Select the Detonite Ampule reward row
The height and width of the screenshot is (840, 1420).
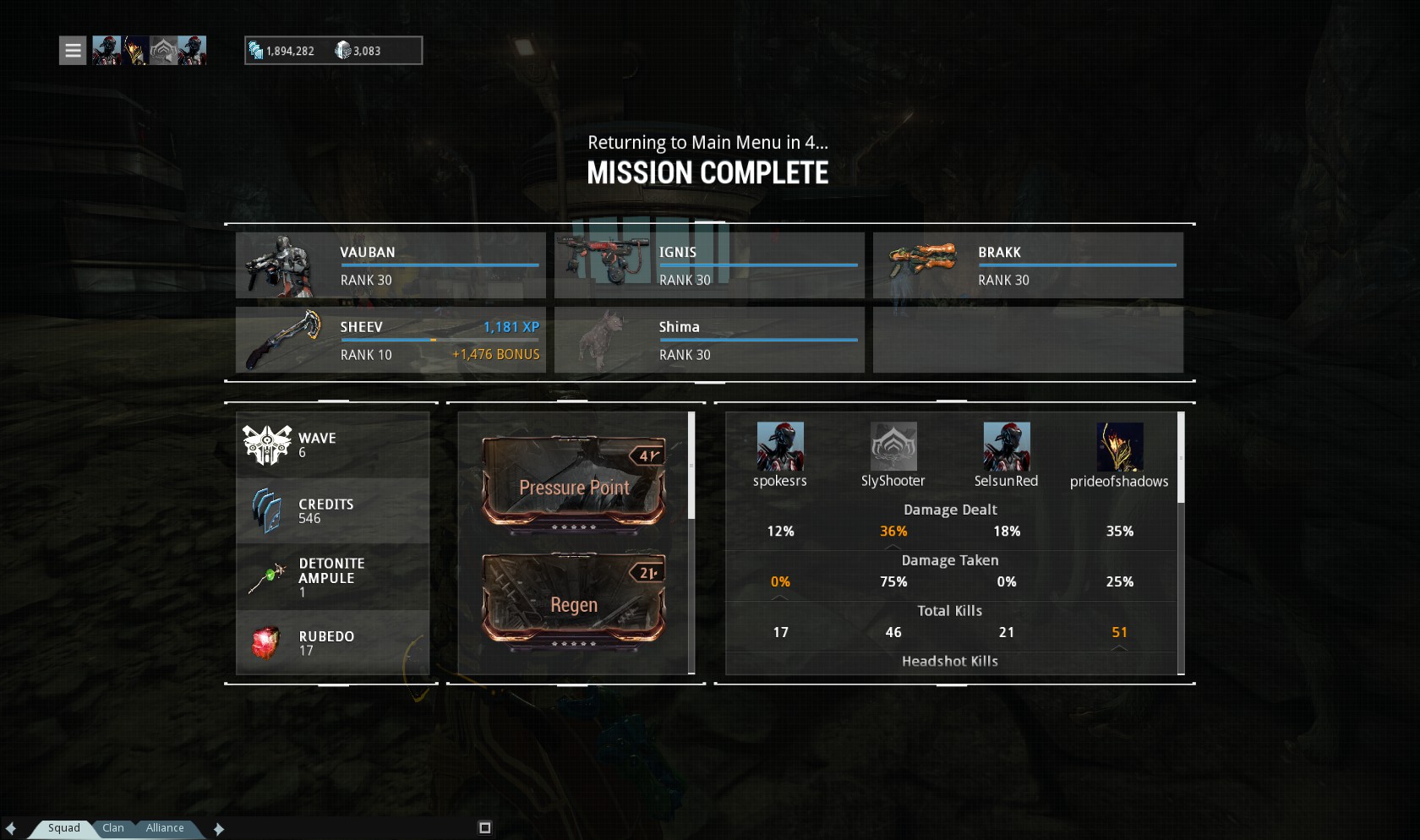coord(333,577)
